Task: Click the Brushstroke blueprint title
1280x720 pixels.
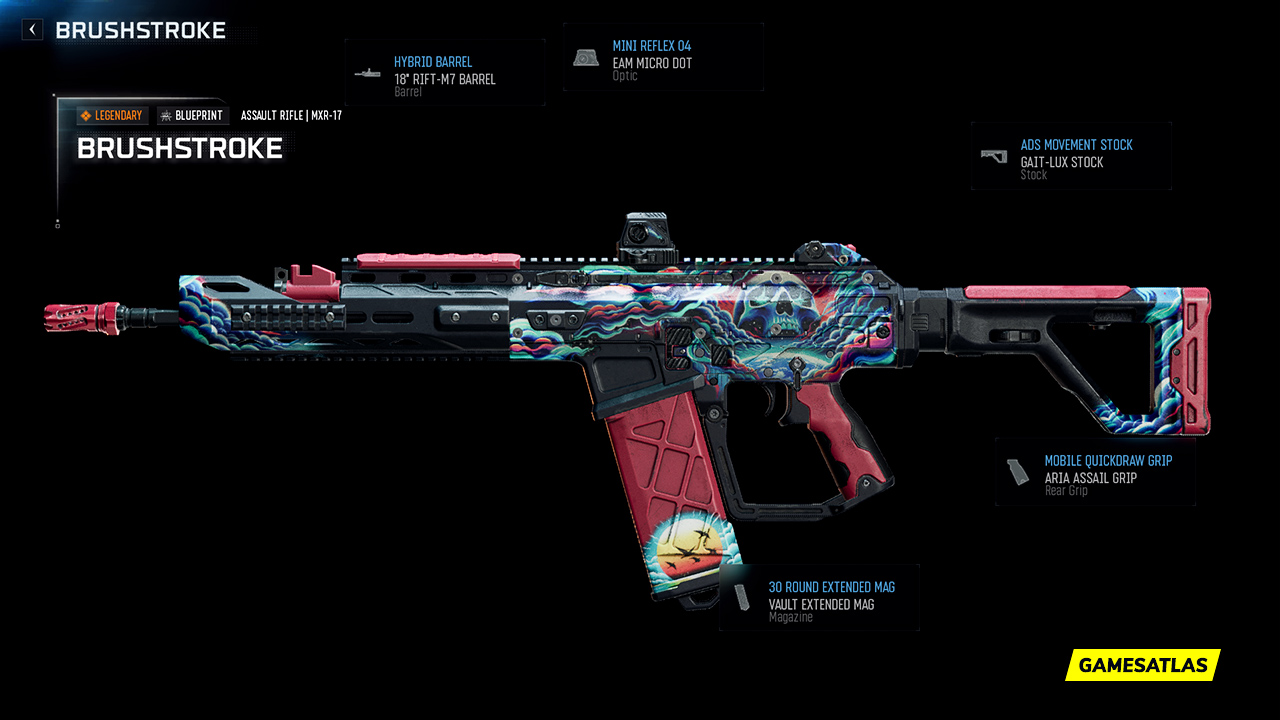Action: coord(180,148)
